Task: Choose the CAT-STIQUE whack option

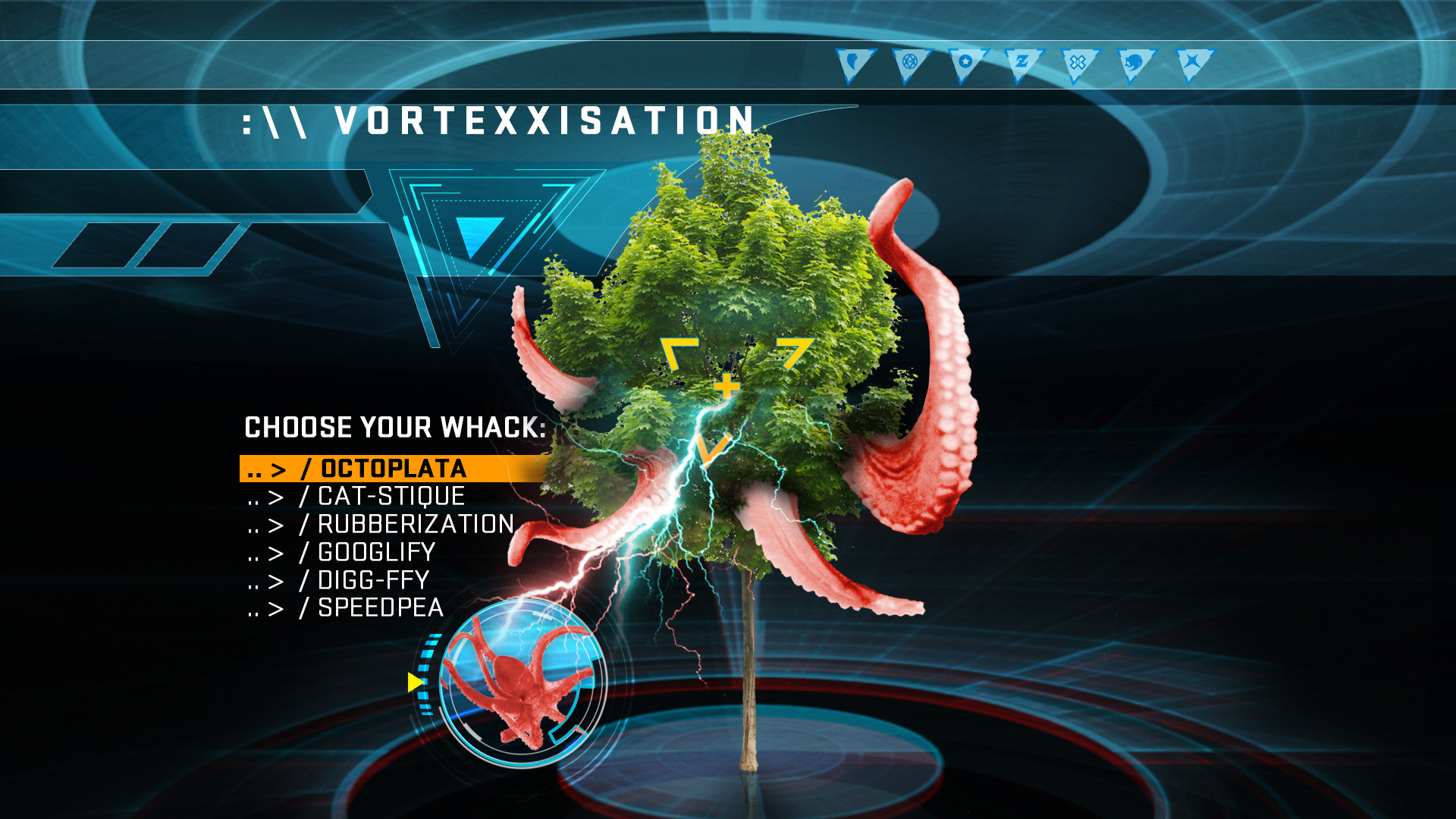Action: [x=391, y=497]
